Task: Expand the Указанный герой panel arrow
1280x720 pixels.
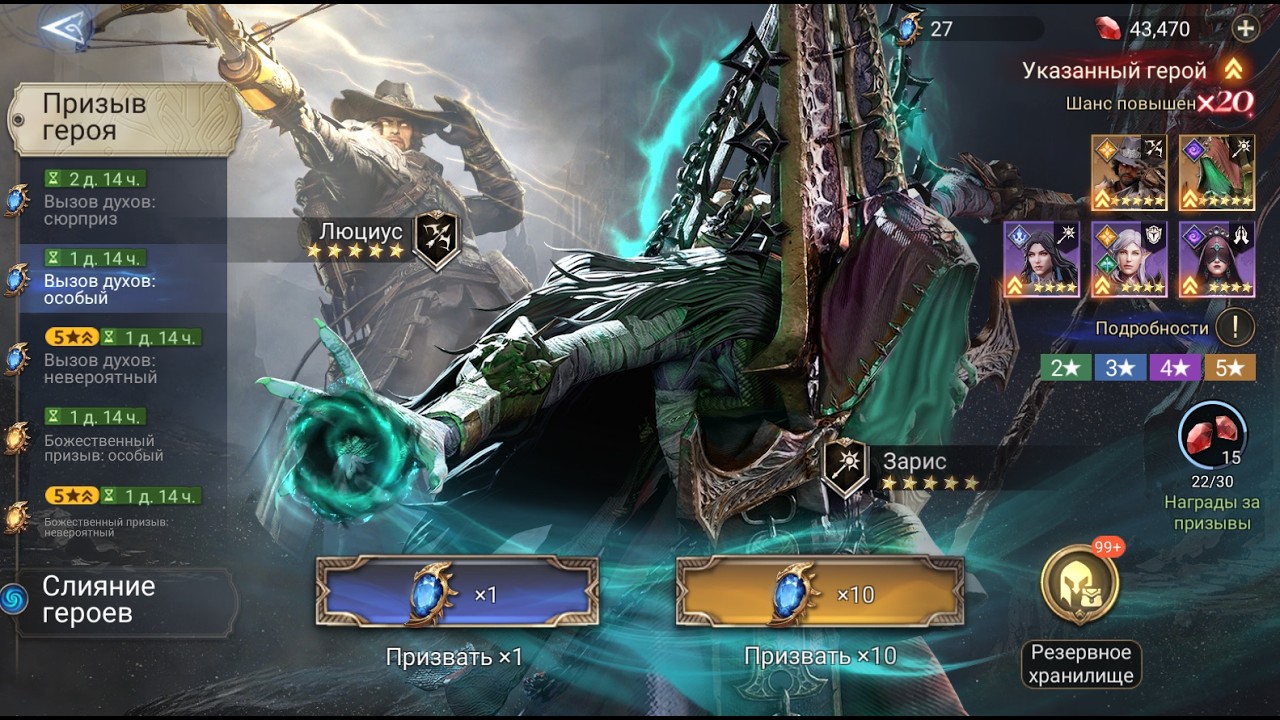Action: point(1234,70)
